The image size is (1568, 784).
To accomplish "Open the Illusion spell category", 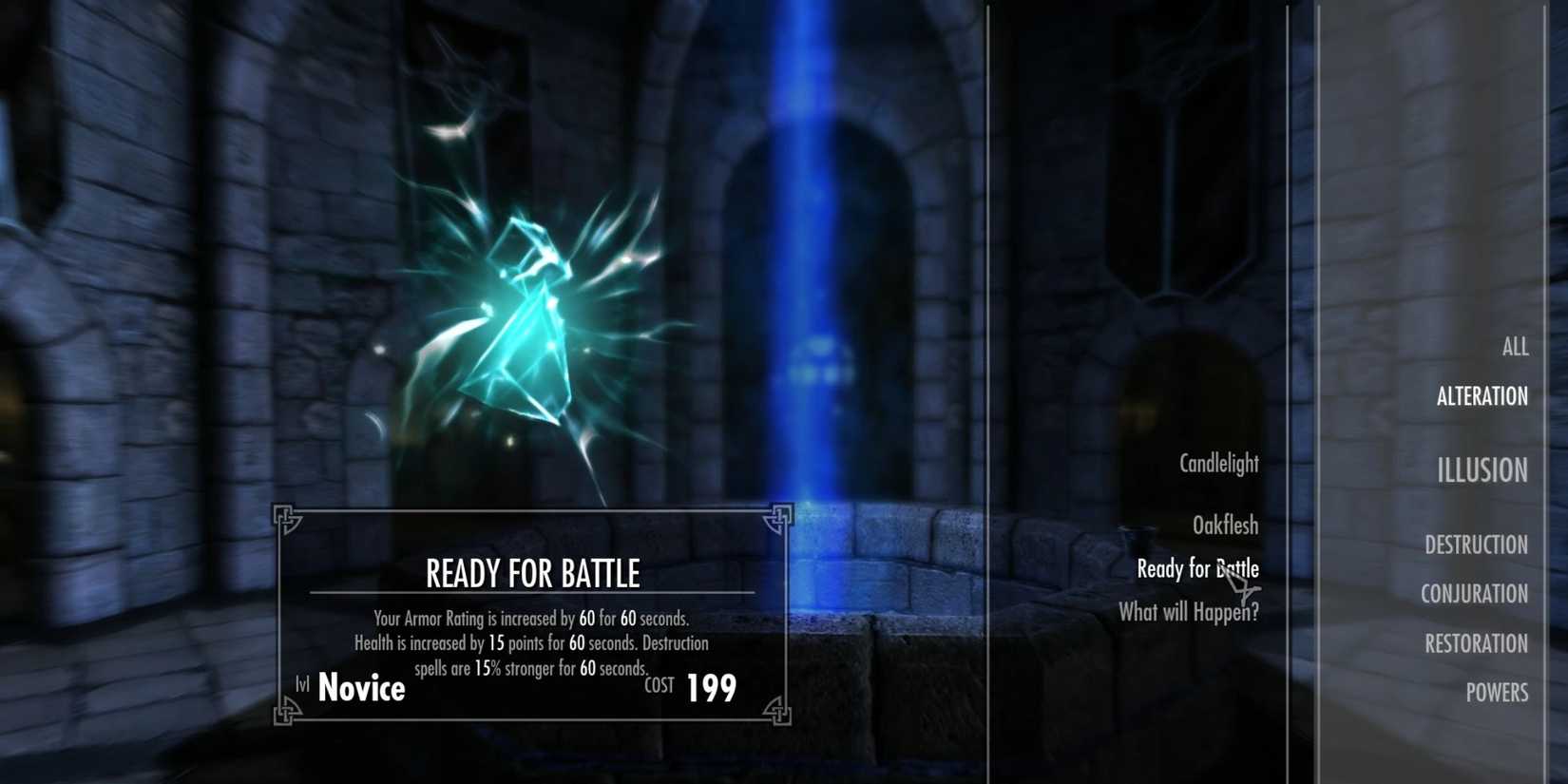I will pyautogui.click(x=1482, y=470).
